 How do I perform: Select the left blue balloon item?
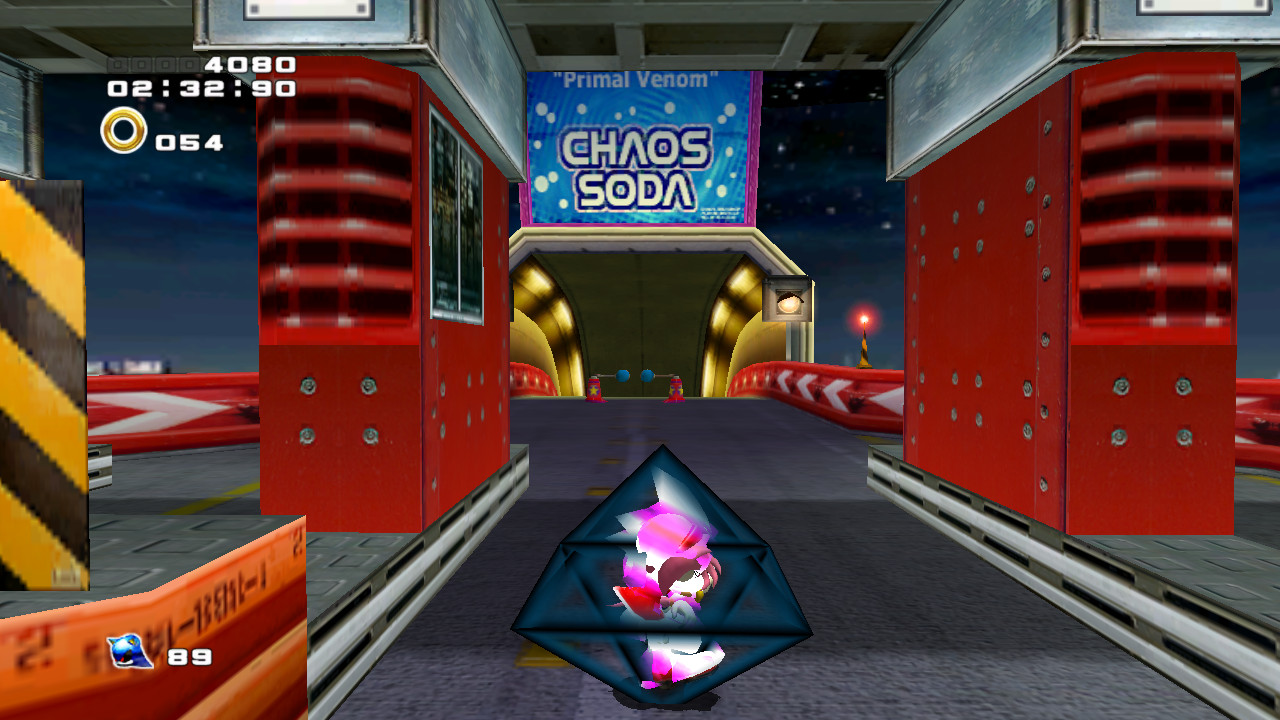tap(623, 375)
